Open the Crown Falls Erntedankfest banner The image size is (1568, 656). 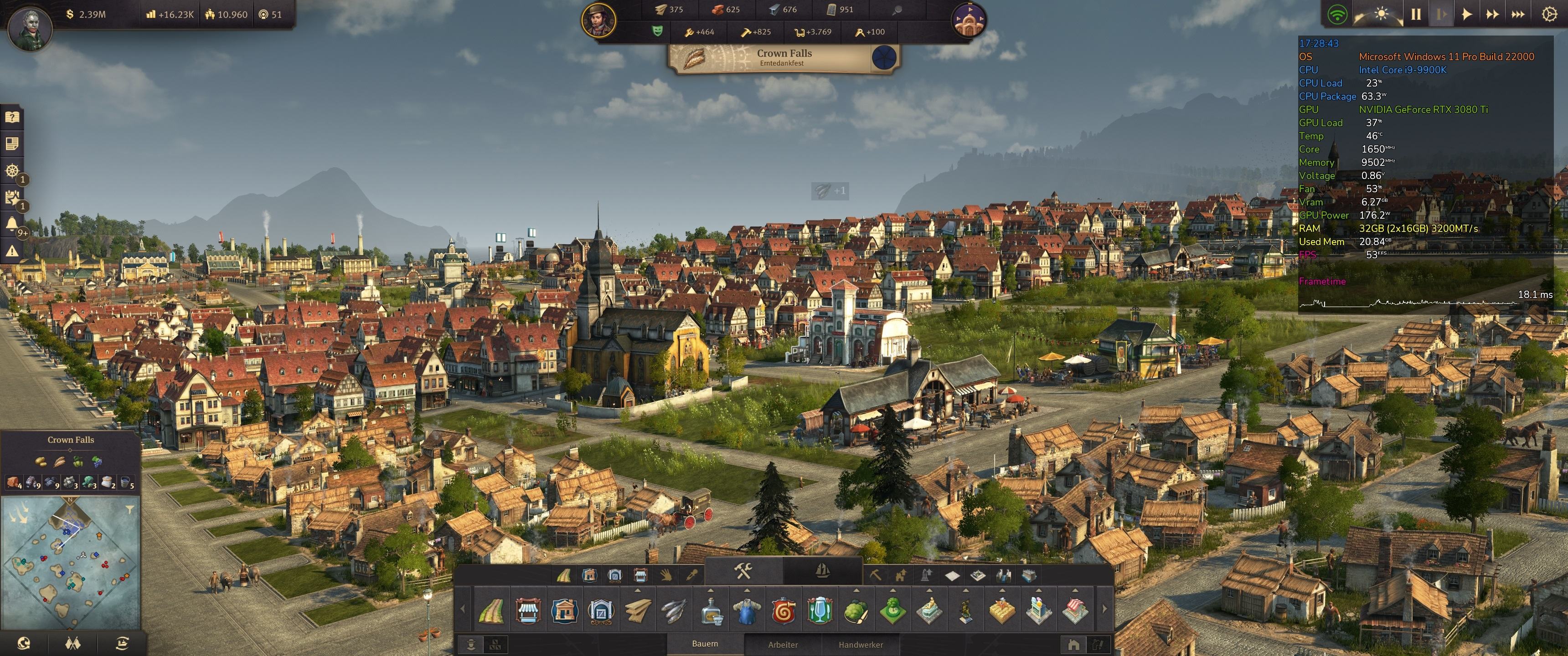[x=784, y=58]
